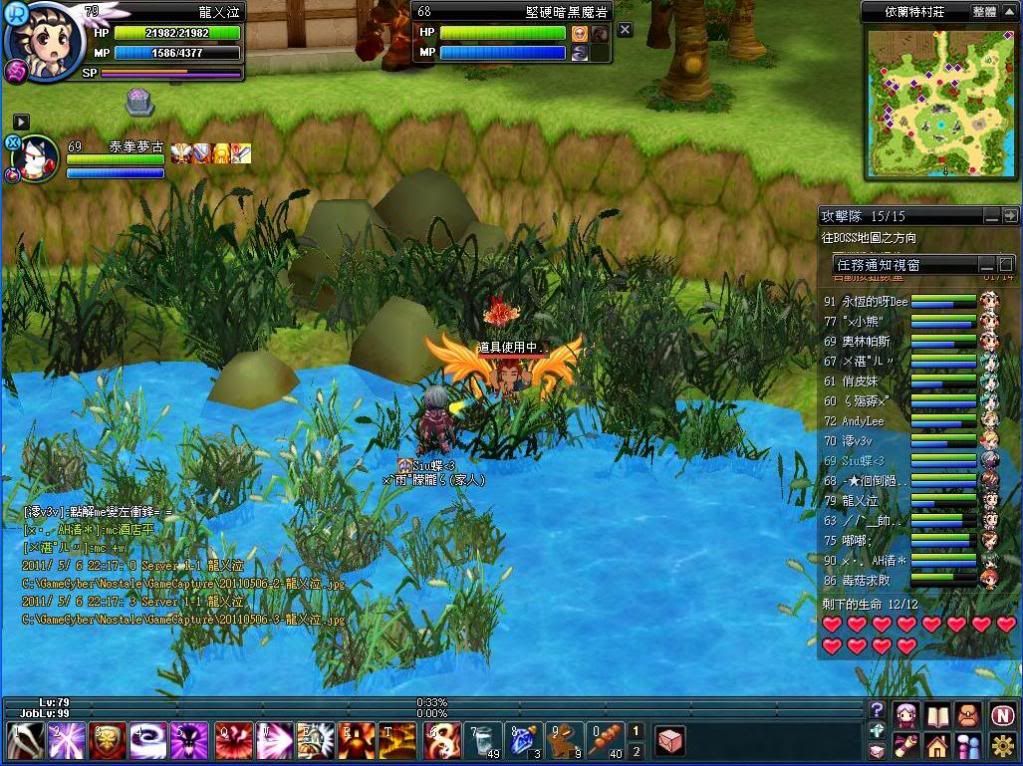Open the question mark help button
Screen dimensions: 1023x766
(877, 711)
